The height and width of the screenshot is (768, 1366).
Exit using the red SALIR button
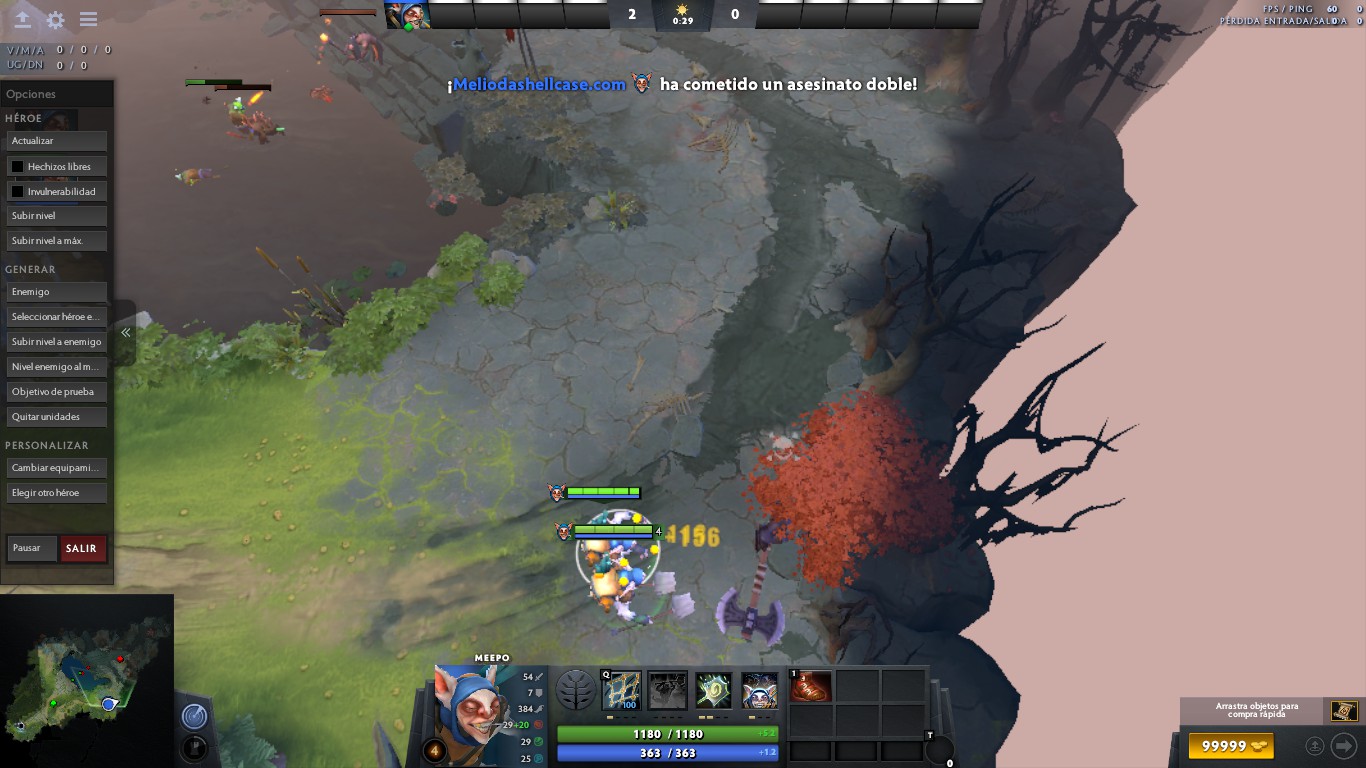[x=82, y=548]
